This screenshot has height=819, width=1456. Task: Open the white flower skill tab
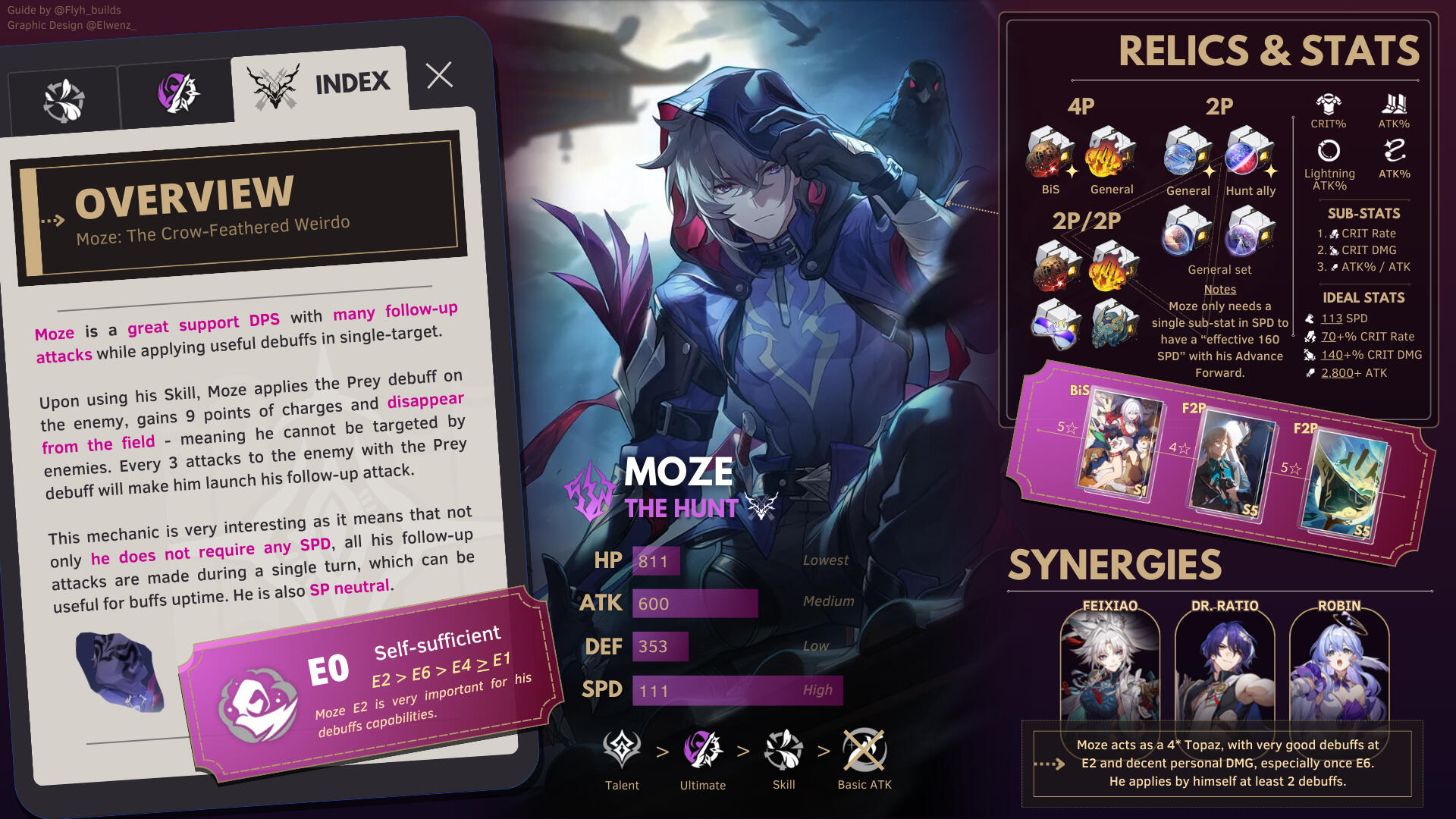[x=64, y=101]
